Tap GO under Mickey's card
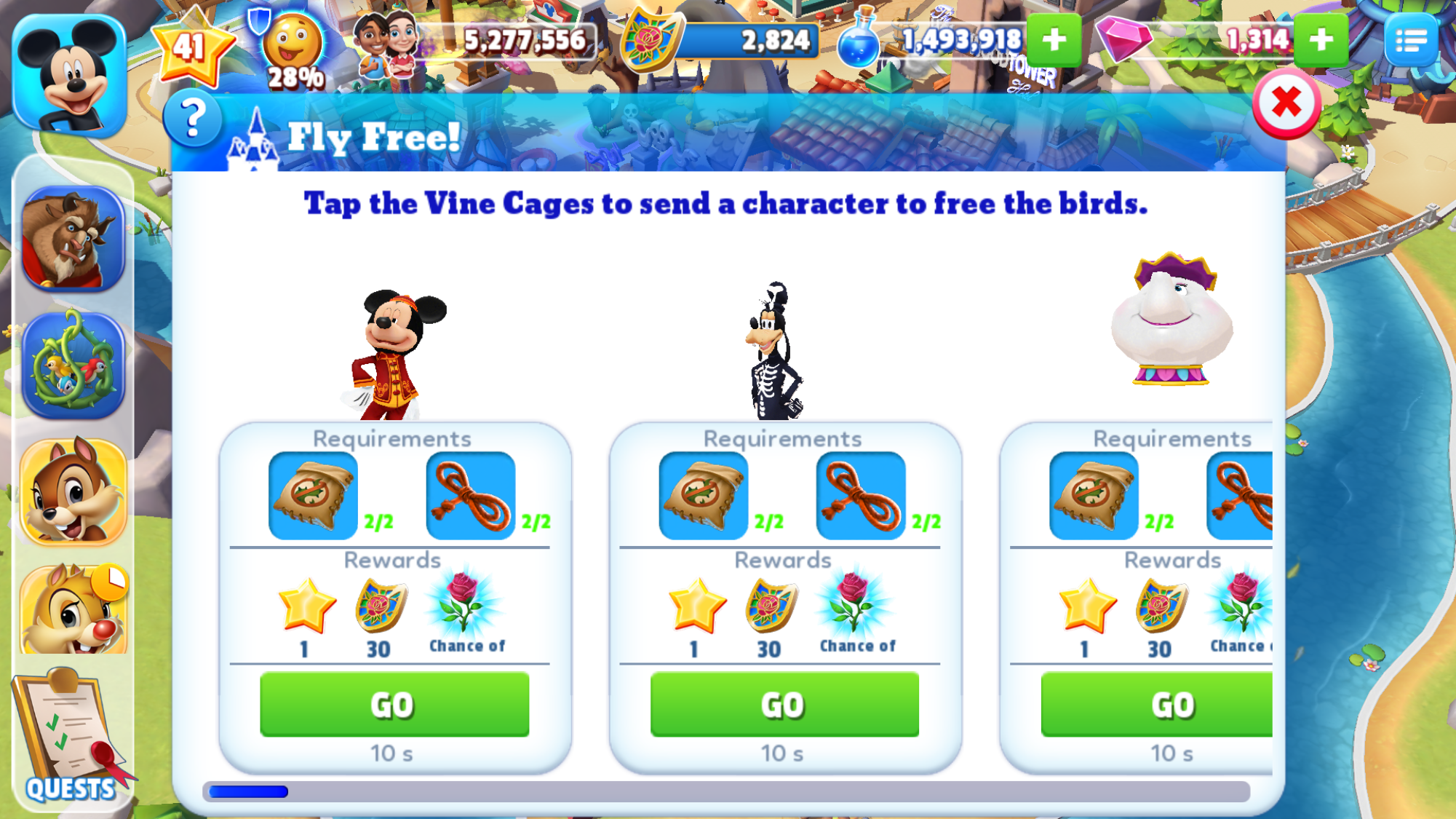Image resolution: width=1456 pixels, height=819 pixels. click(394, 704)
